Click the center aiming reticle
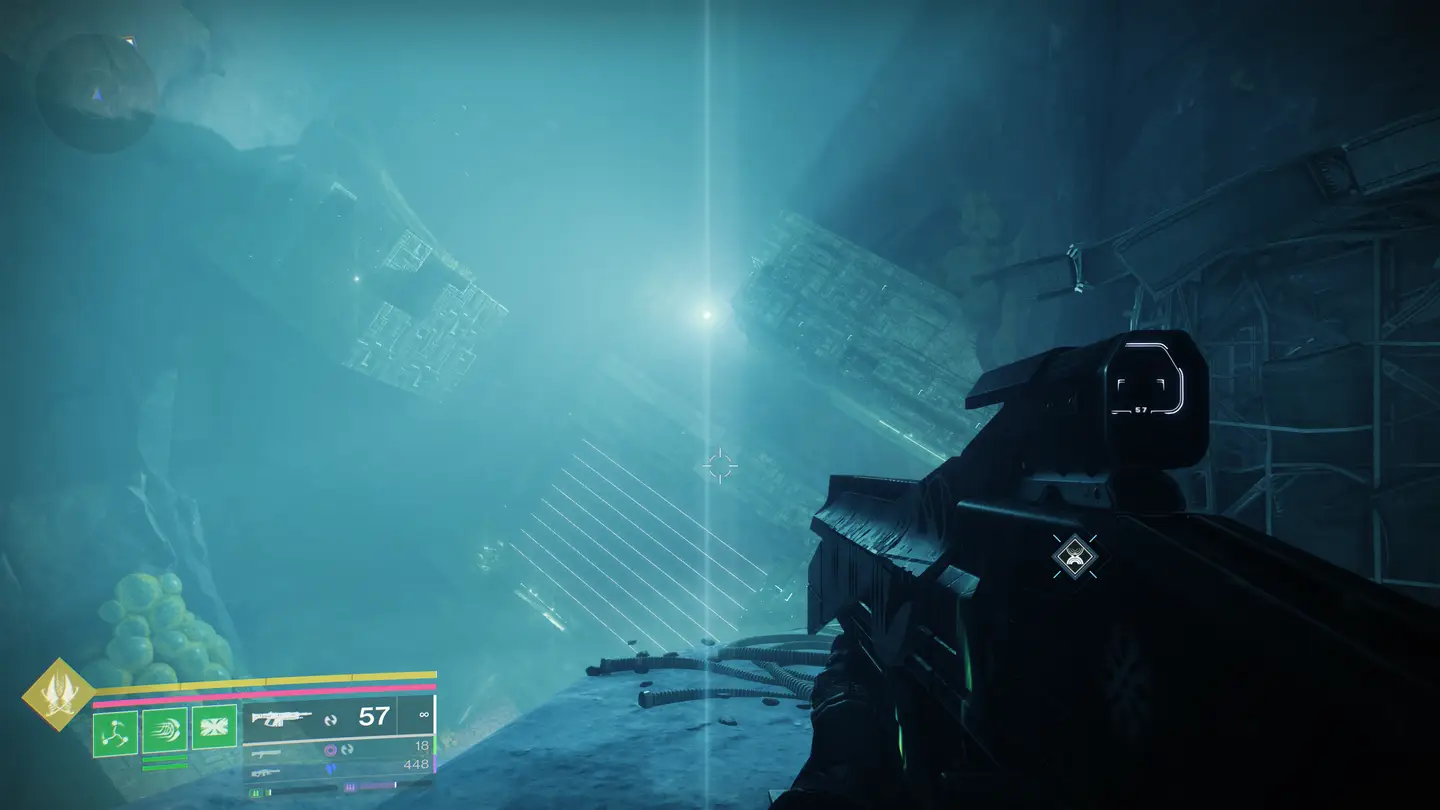The image size is (1440, 810). (x=718, y=463)
